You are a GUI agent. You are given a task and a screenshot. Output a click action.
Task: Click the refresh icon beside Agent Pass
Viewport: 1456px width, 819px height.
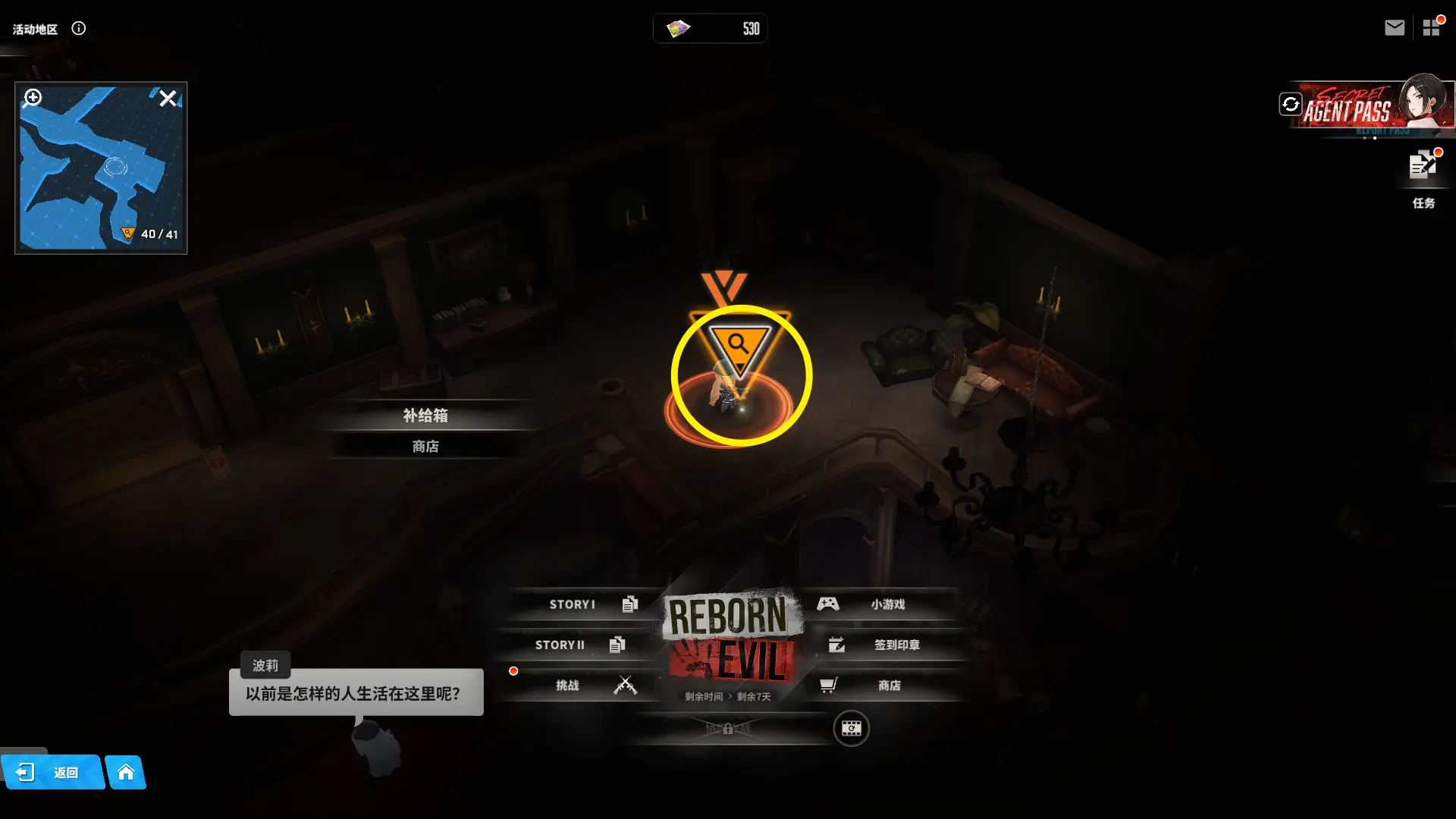pos(1291,104)
